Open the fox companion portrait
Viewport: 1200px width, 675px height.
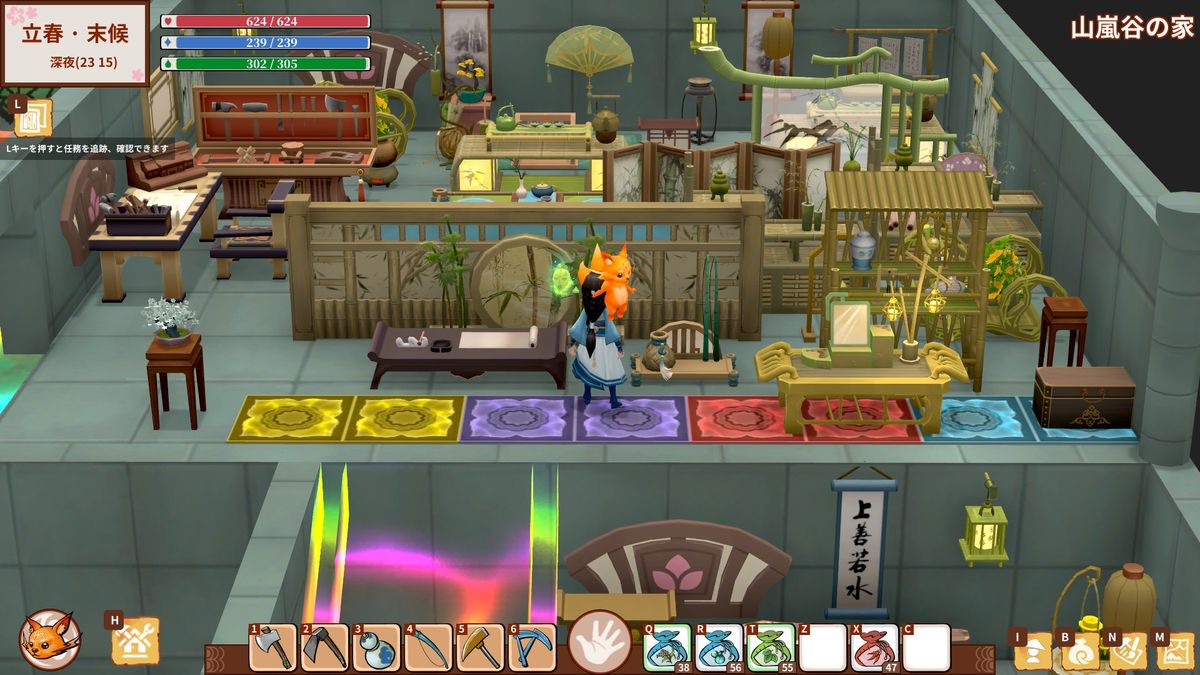point(49,639)
